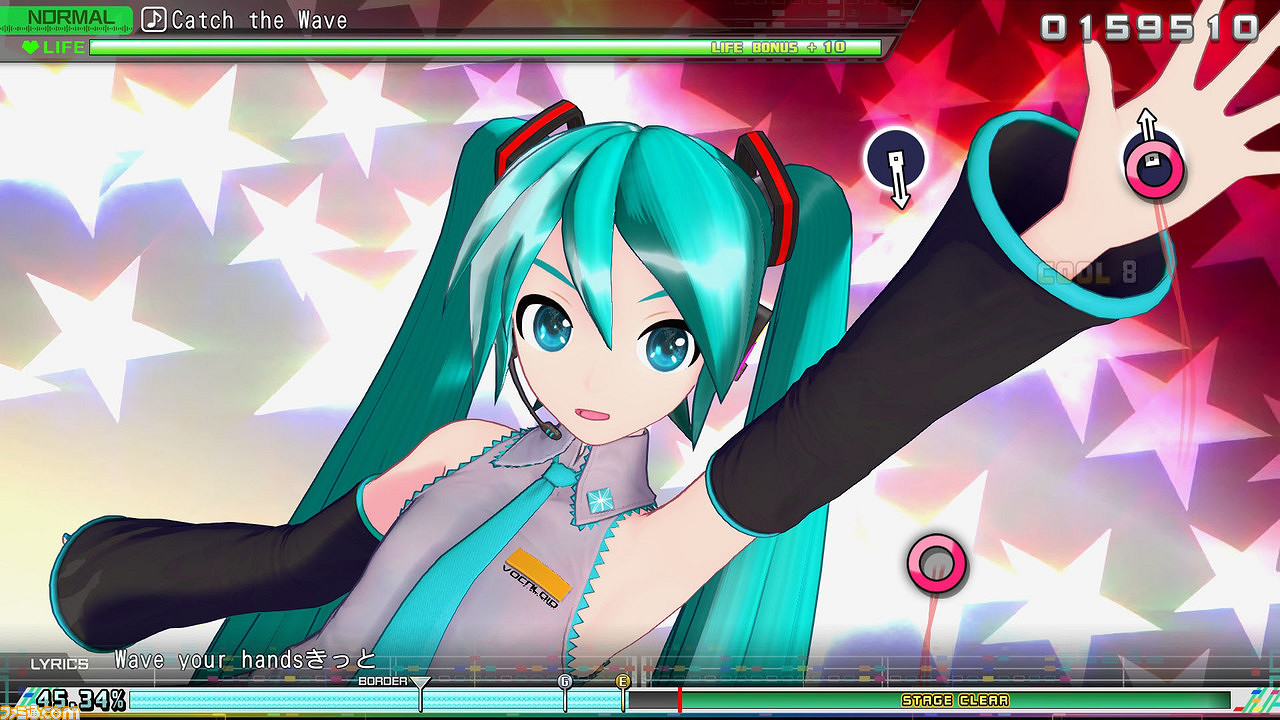Click the music note icon beside the song title
The image size is (1280, 720).
tap(152, 18)
